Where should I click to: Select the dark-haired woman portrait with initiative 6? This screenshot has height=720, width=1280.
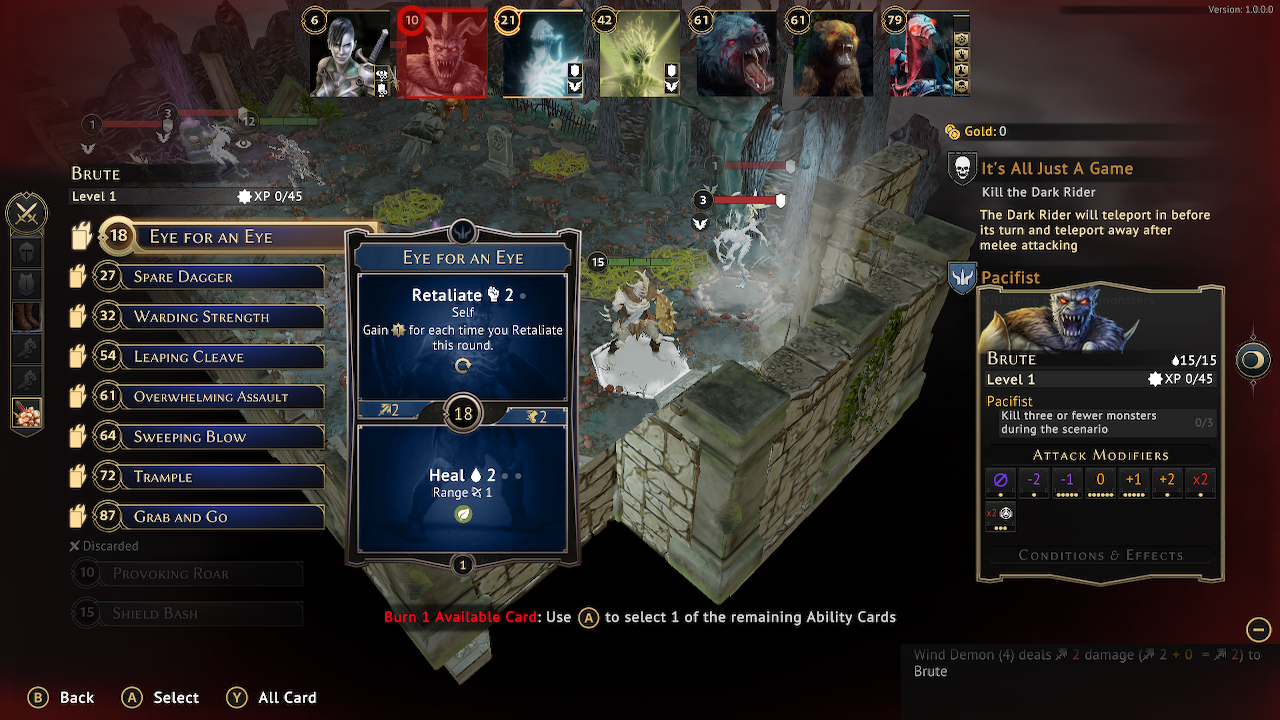point(348,55)
